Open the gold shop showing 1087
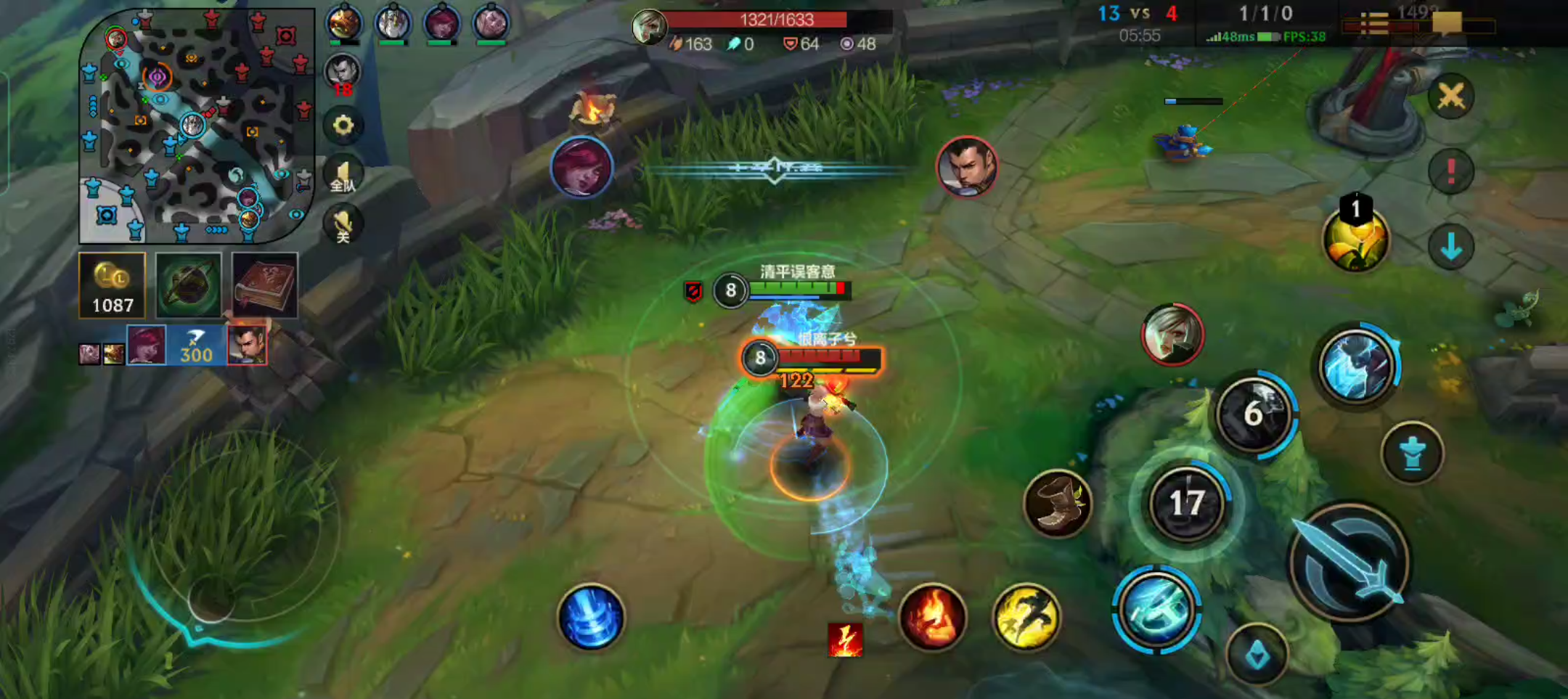 (113, 285)
